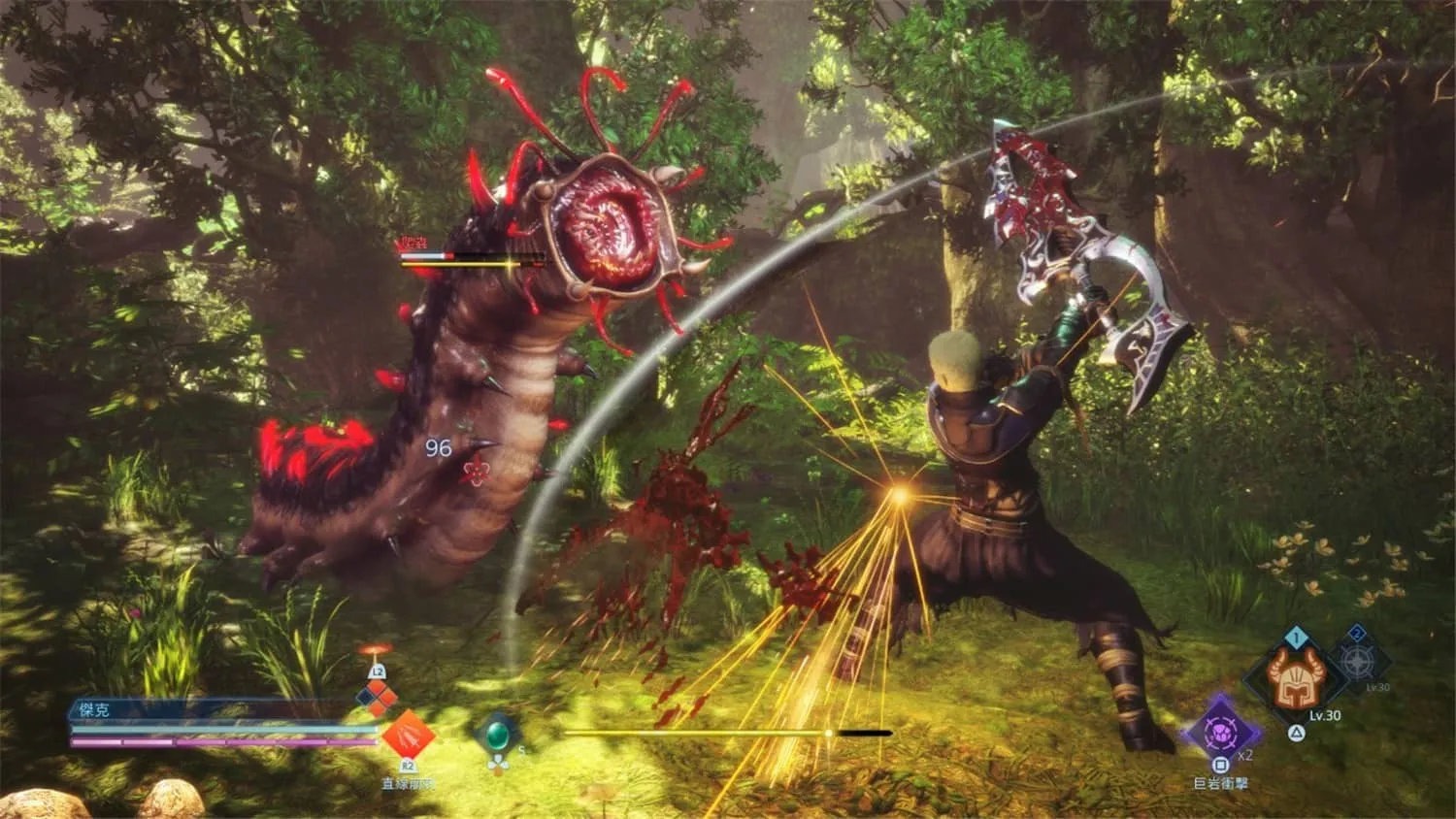Click the 巨岩衝擊 skill text label
1456x819 pixels.
pos(1220,781)
